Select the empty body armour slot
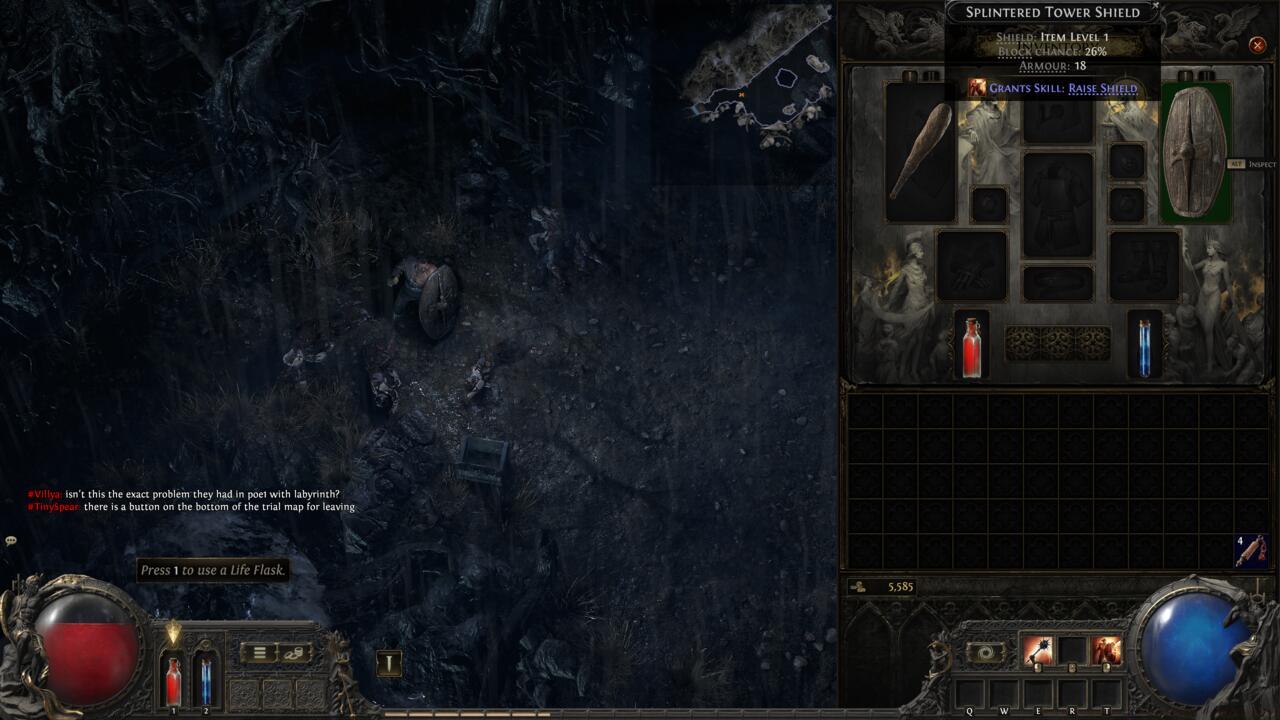Viewport: 1280px width, 720px height. 1058,205
